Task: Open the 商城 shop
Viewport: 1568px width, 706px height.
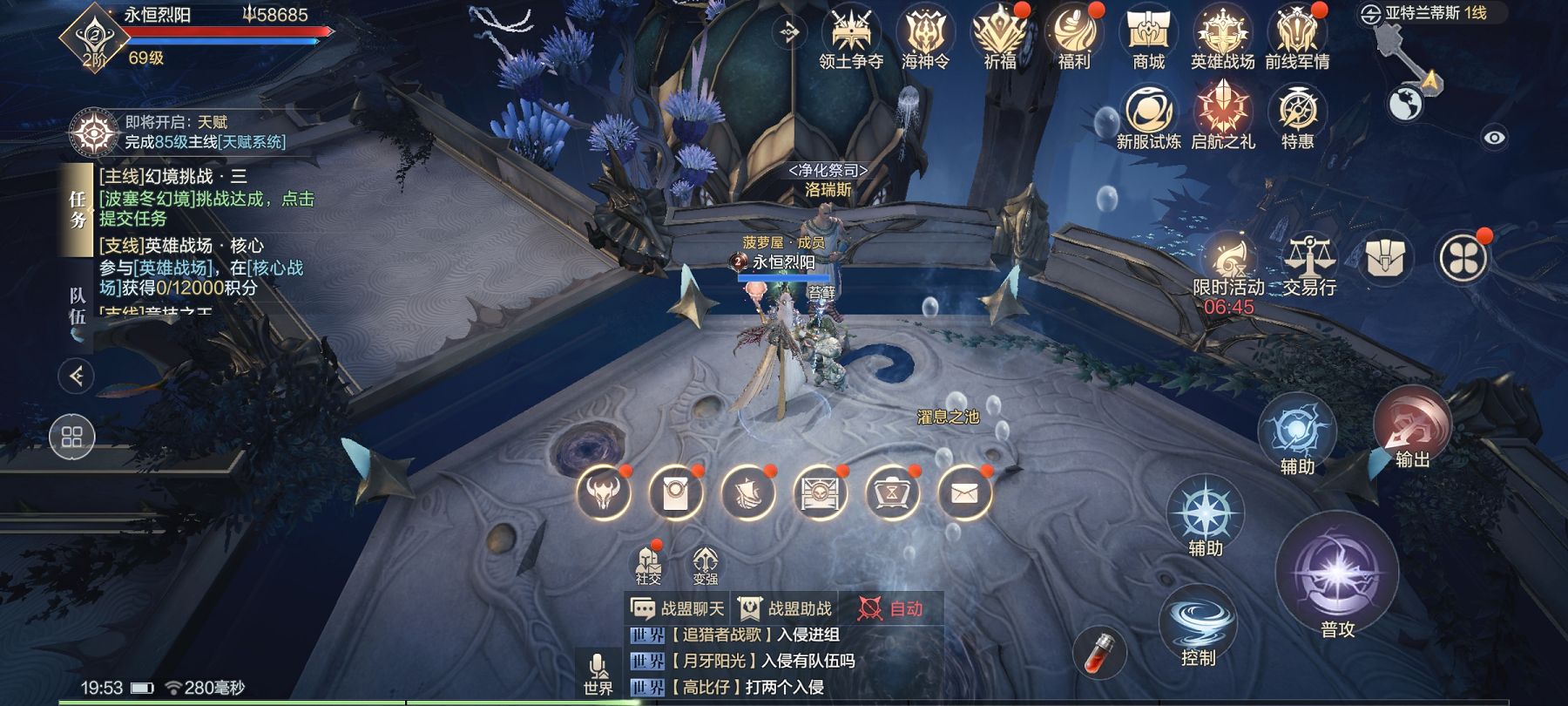Action: (x=1148, y=35)
